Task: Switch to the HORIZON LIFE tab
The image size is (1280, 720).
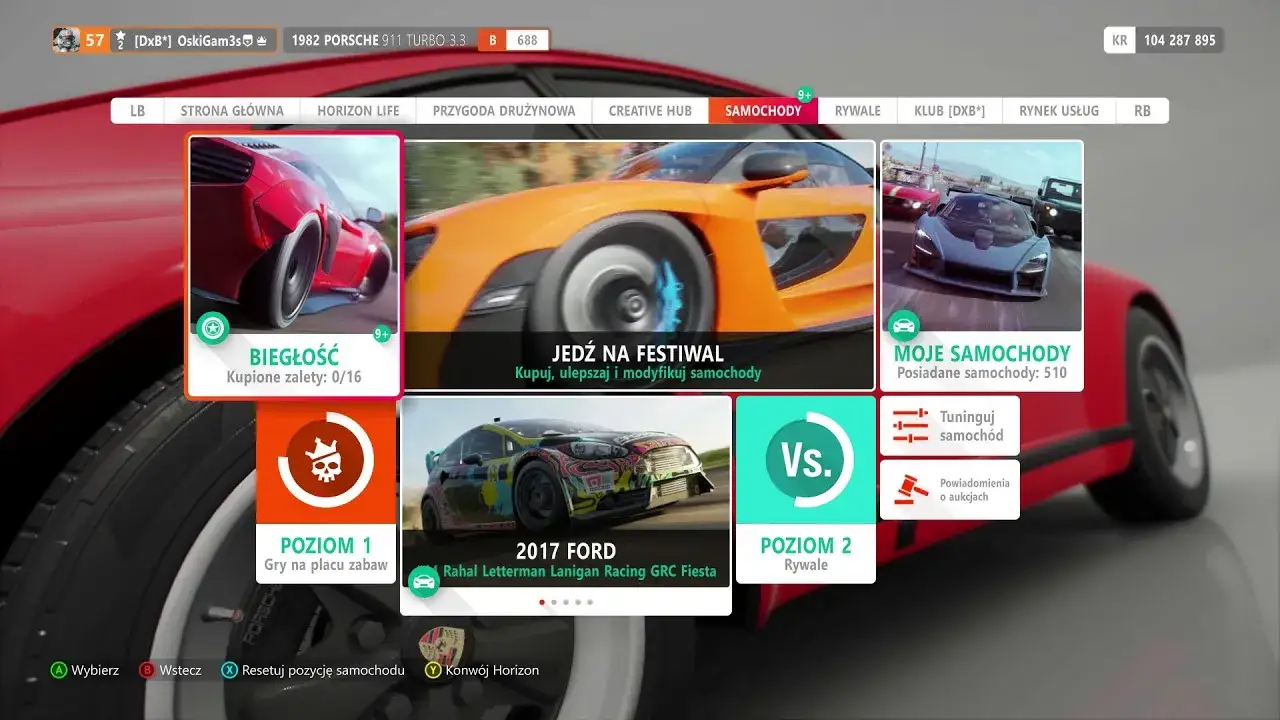Action: point(357,110)
